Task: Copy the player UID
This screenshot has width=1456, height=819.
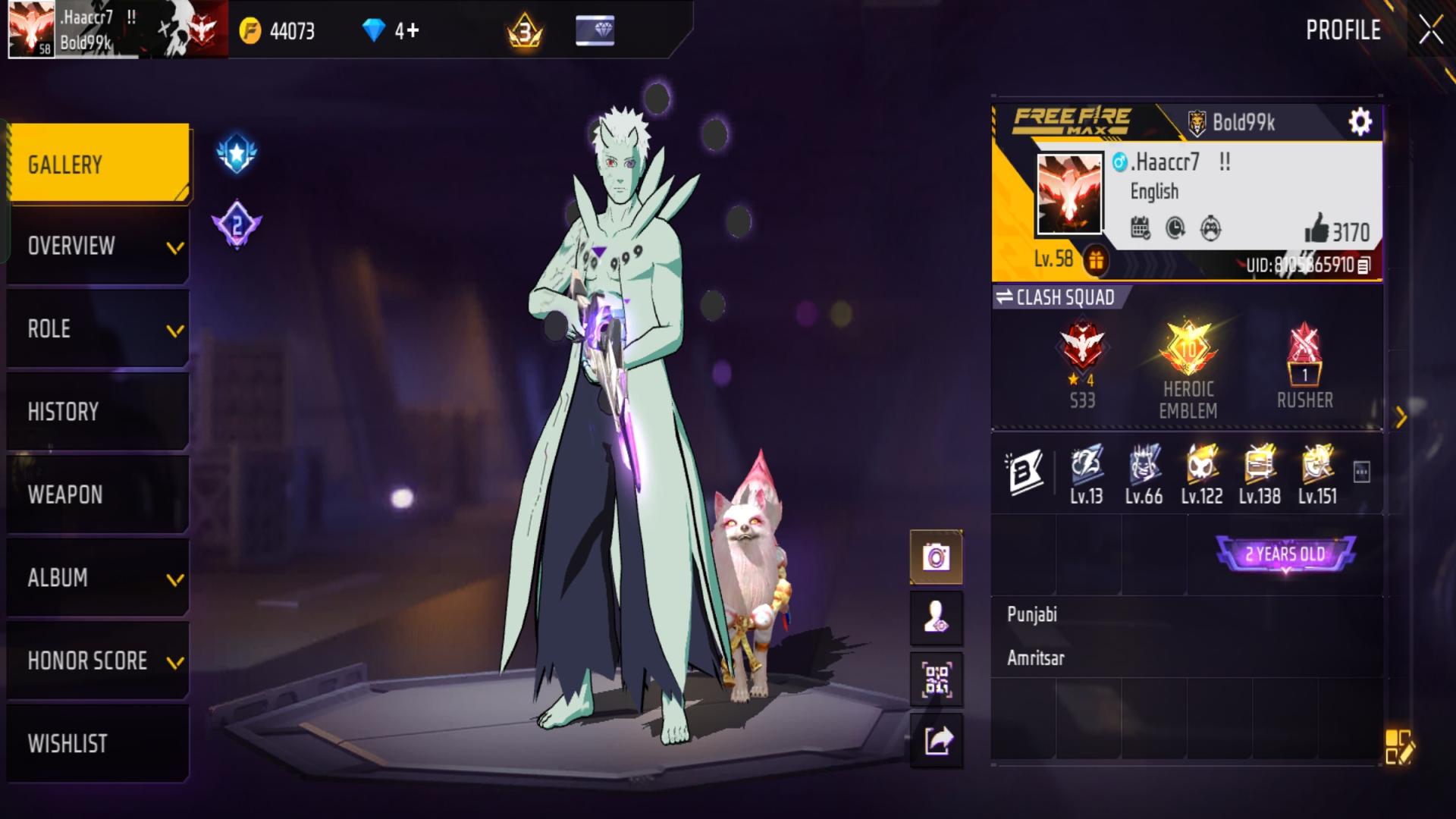Action: [1363, 265]
